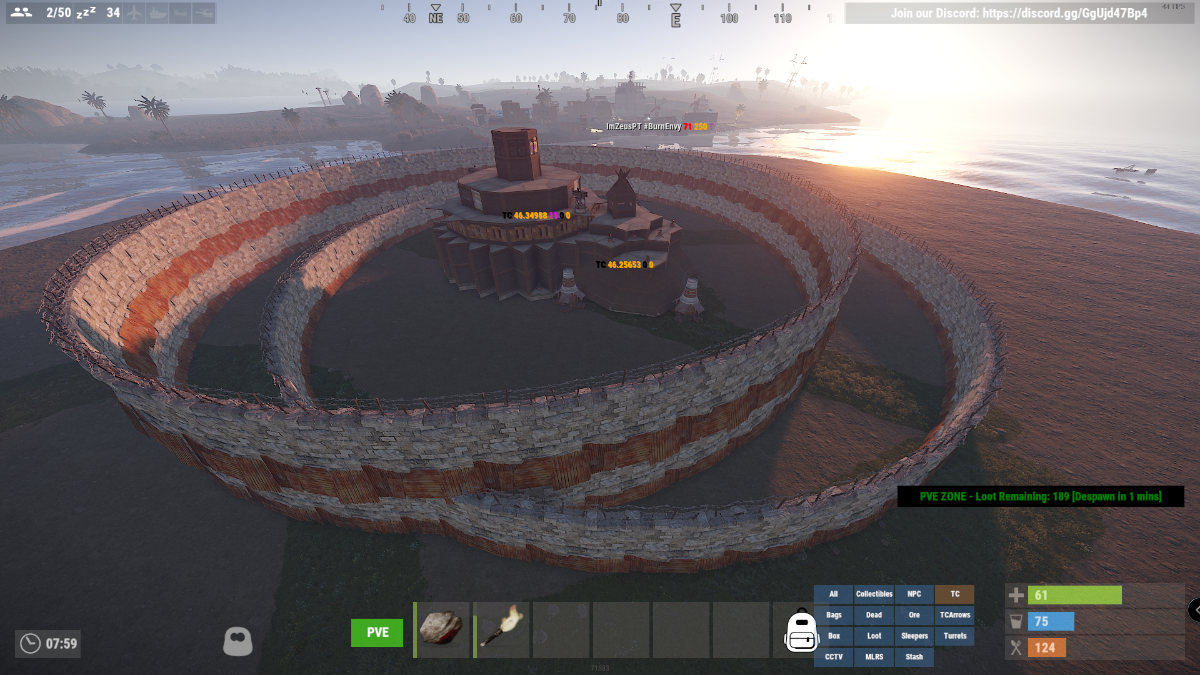
Task: Enable the Turrets filter
Action: [x=954, y=636]
